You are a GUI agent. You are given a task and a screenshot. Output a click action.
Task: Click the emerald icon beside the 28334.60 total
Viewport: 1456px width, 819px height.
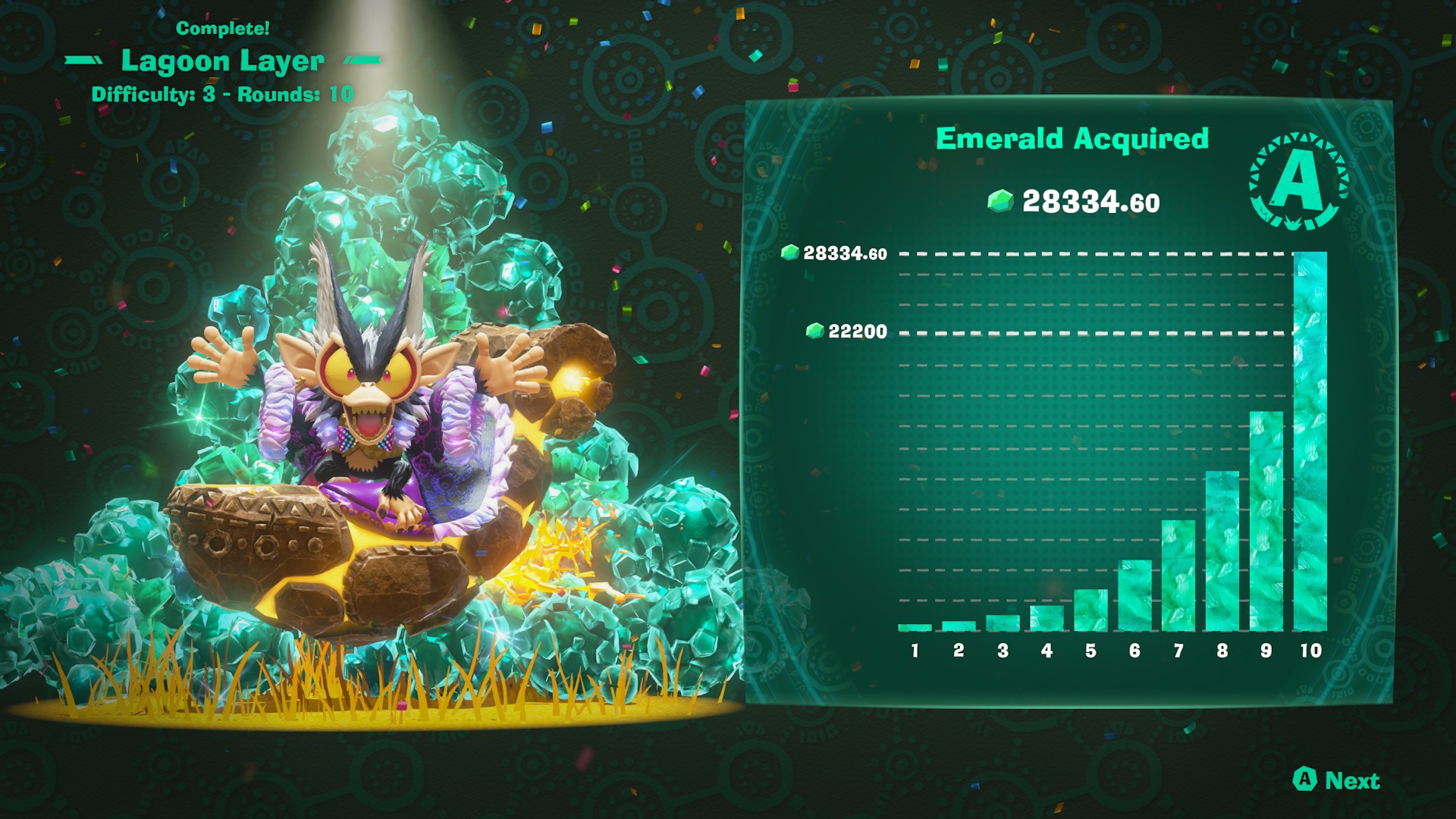pyautogui.click(x=999, y=202)
